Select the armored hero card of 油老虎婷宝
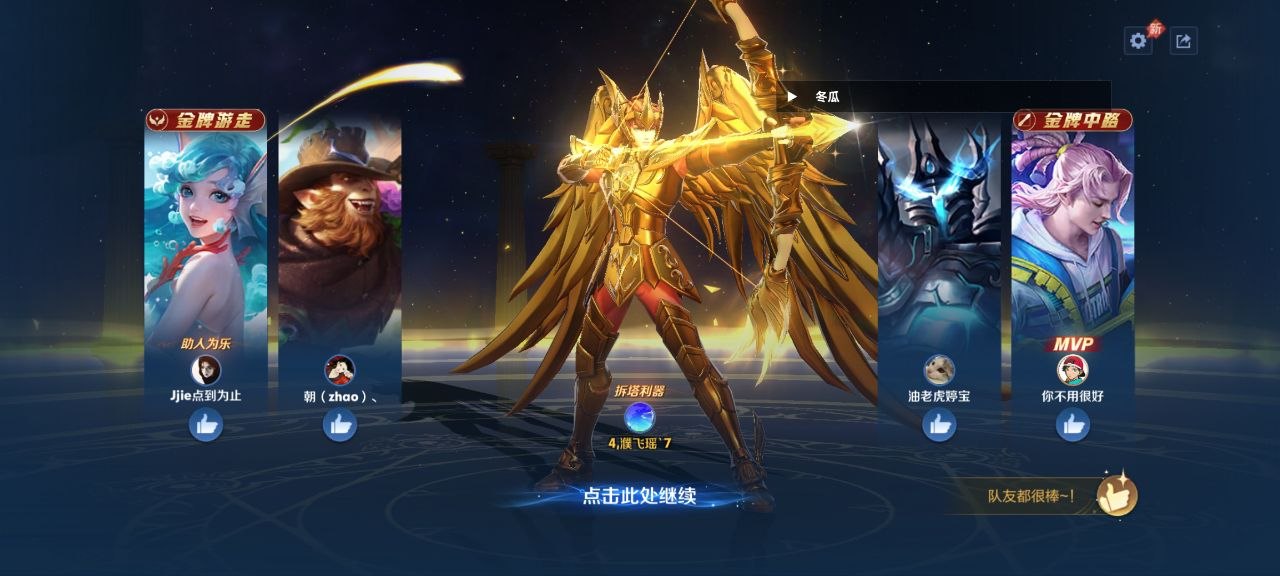The image size is (1280, 576). (939, 230)
